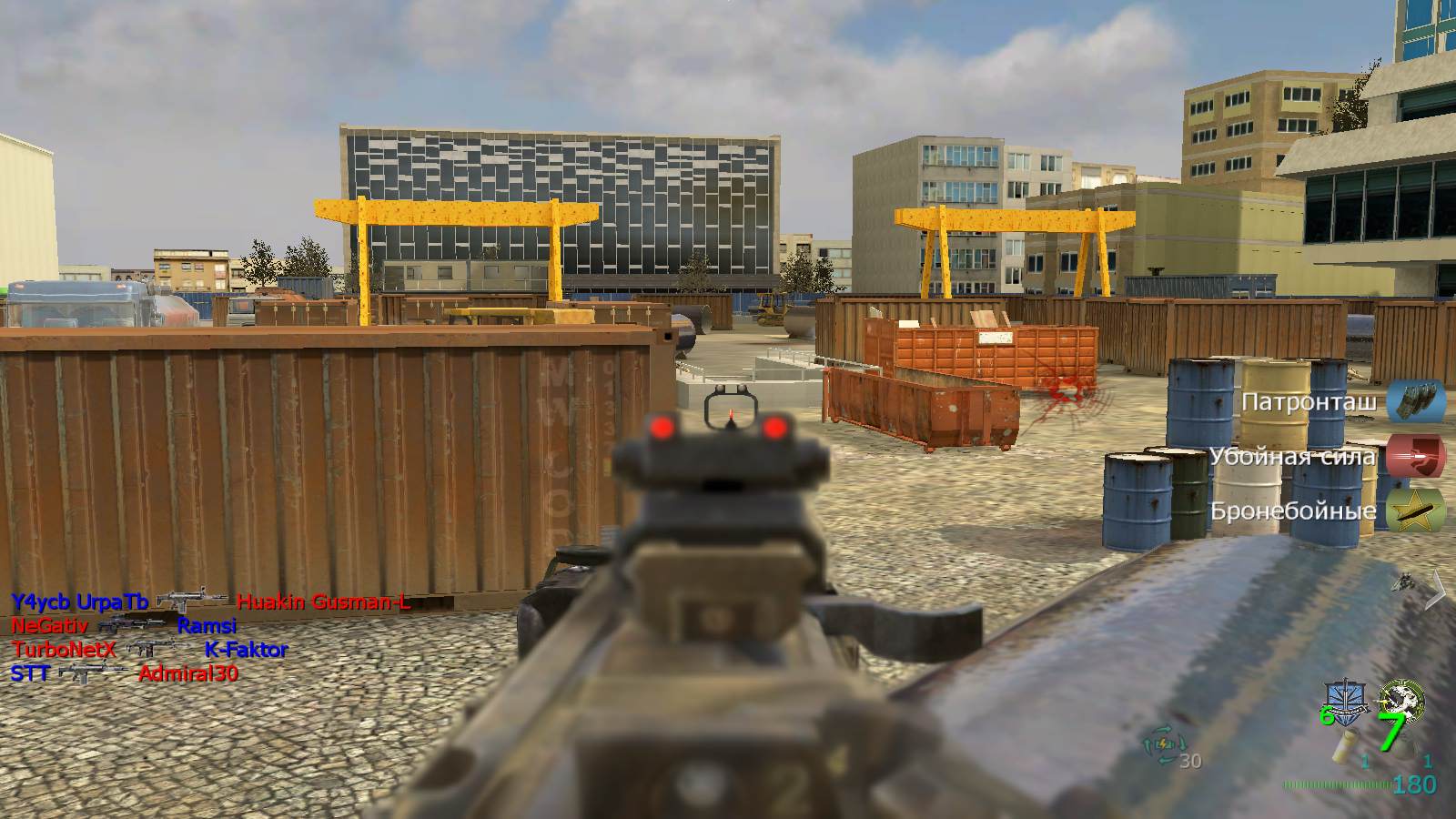Click the STT killfeed entry
Screen dimensions: 1456x819
29,674
